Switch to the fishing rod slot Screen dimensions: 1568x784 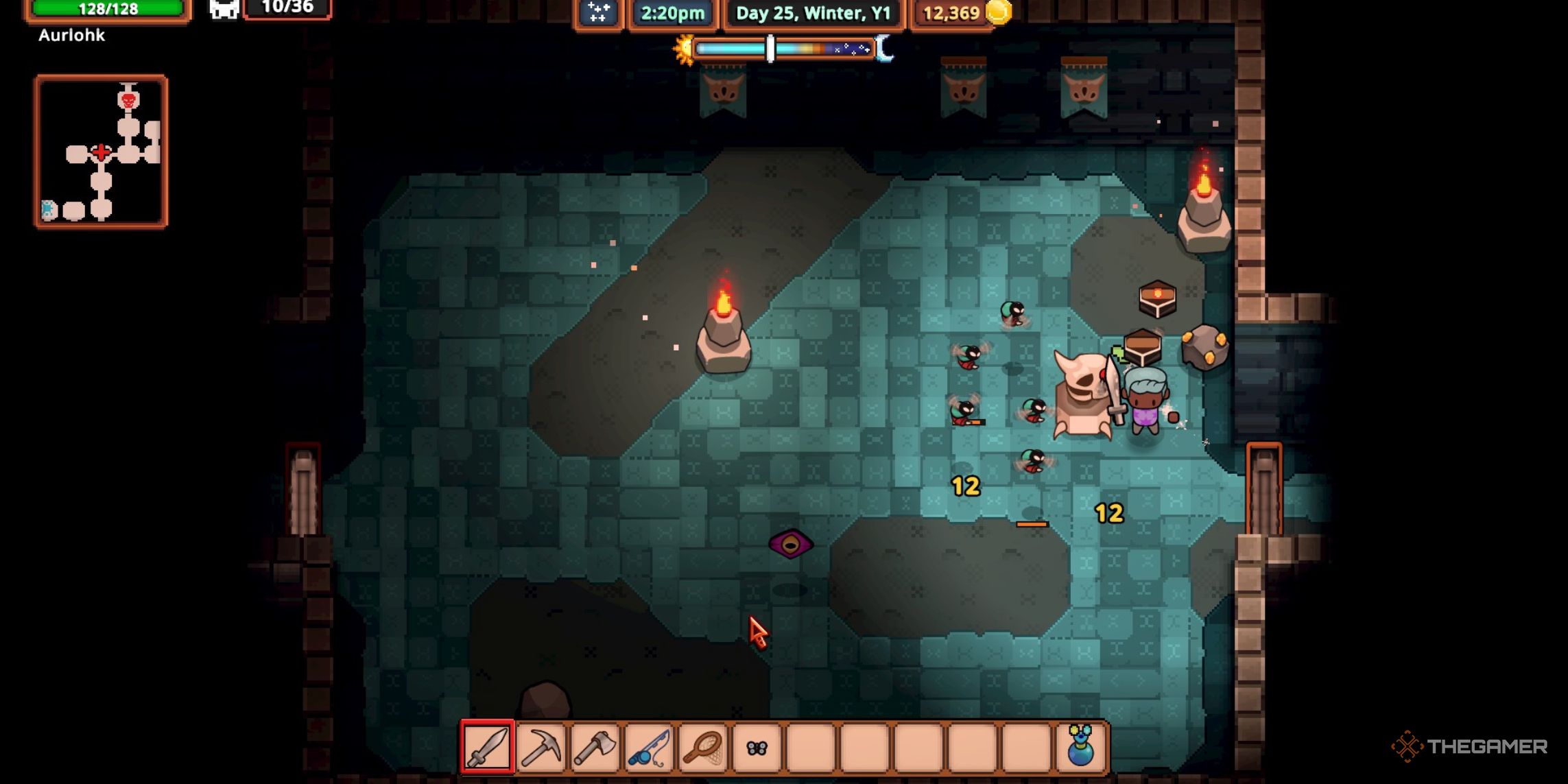649,747
